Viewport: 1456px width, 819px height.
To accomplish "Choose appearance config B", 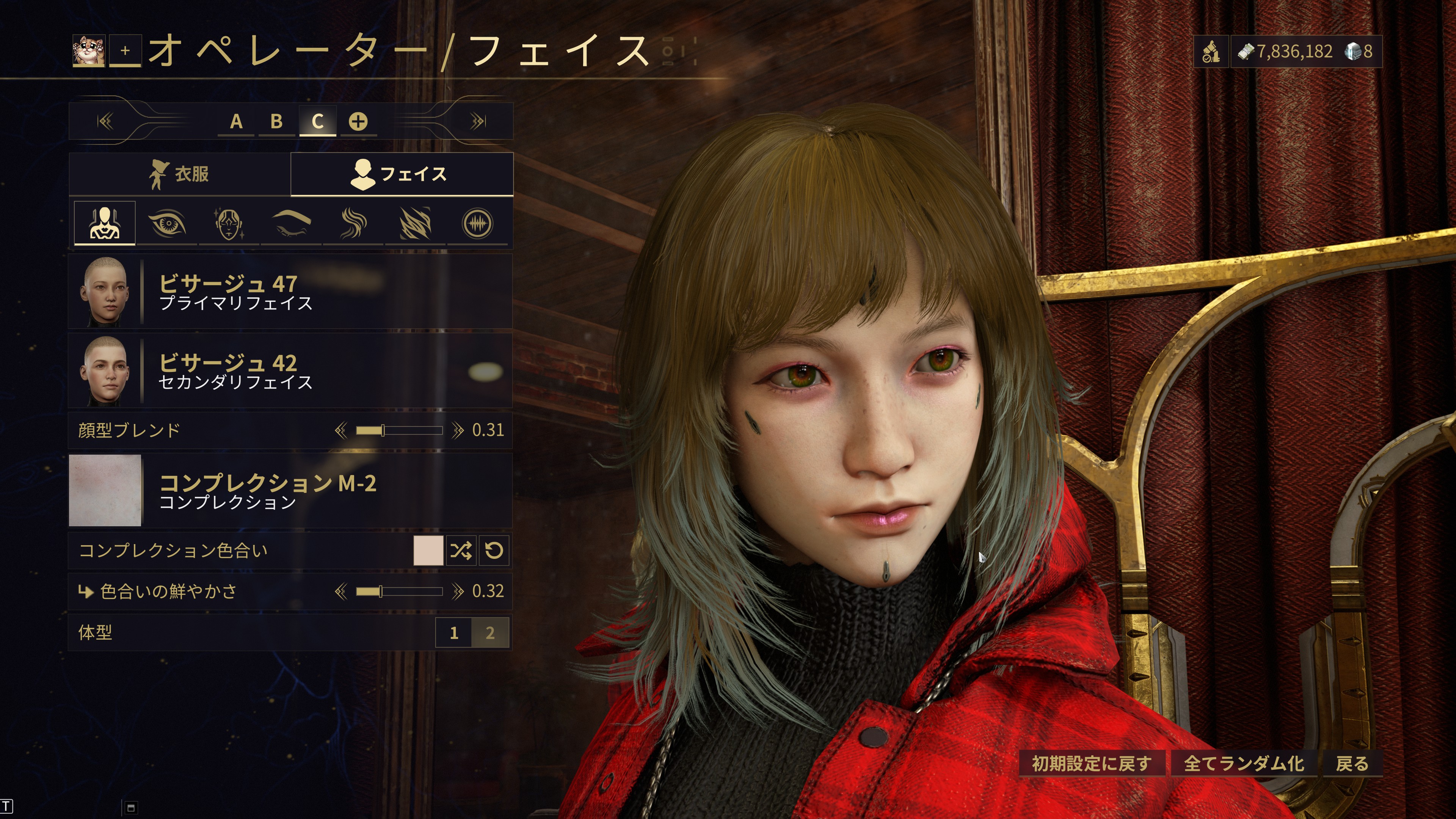I will click(x=276, y=121).
